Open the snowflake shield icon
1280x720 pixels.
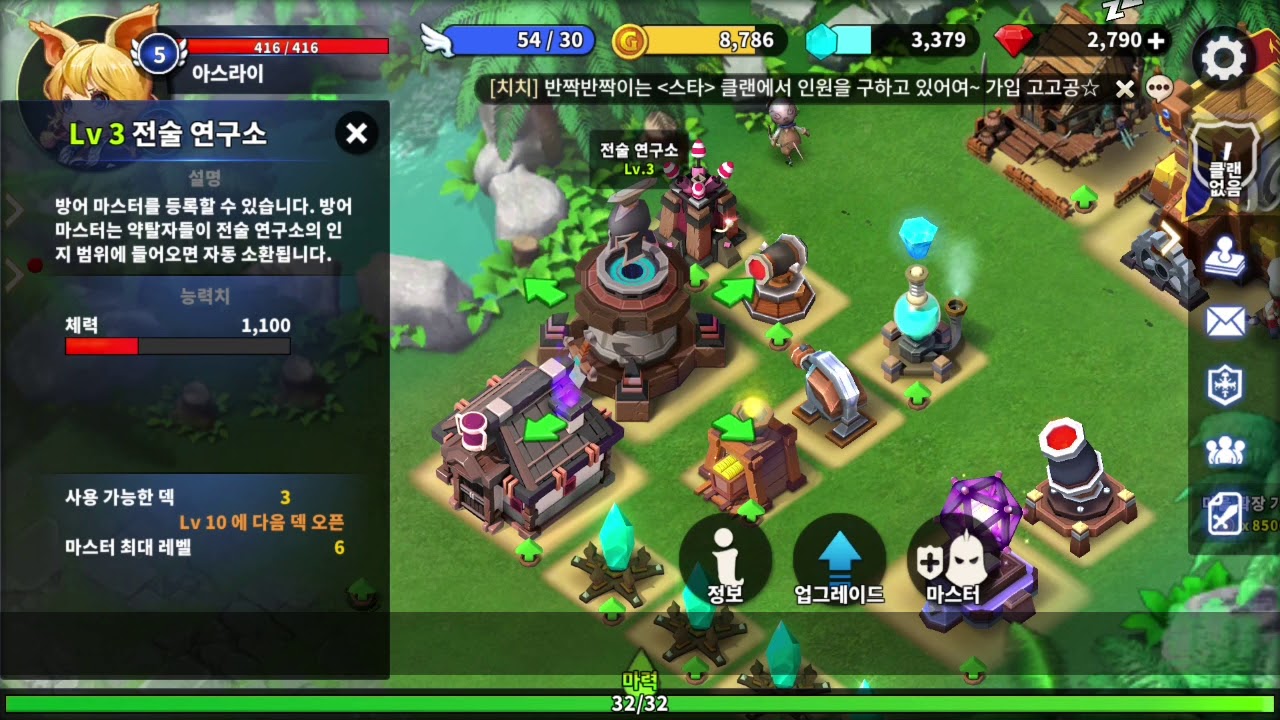[x=1225, y=386]
